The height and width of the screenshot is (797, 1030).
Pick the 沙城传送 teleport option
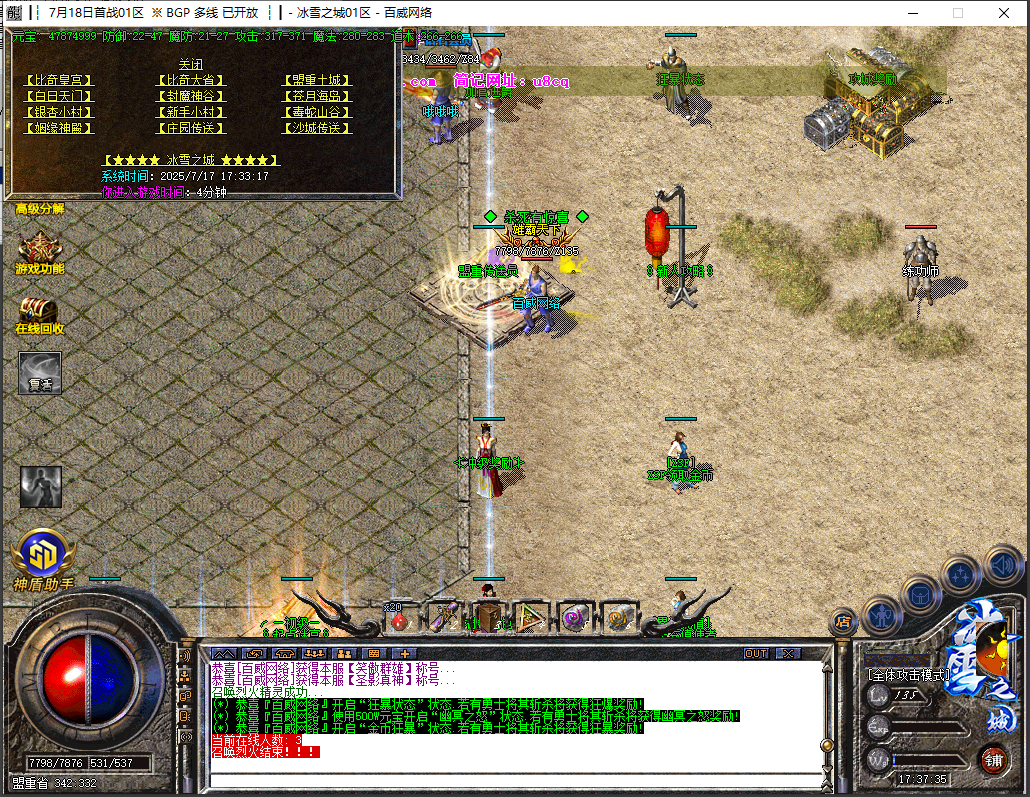click(x=317, y=128)
